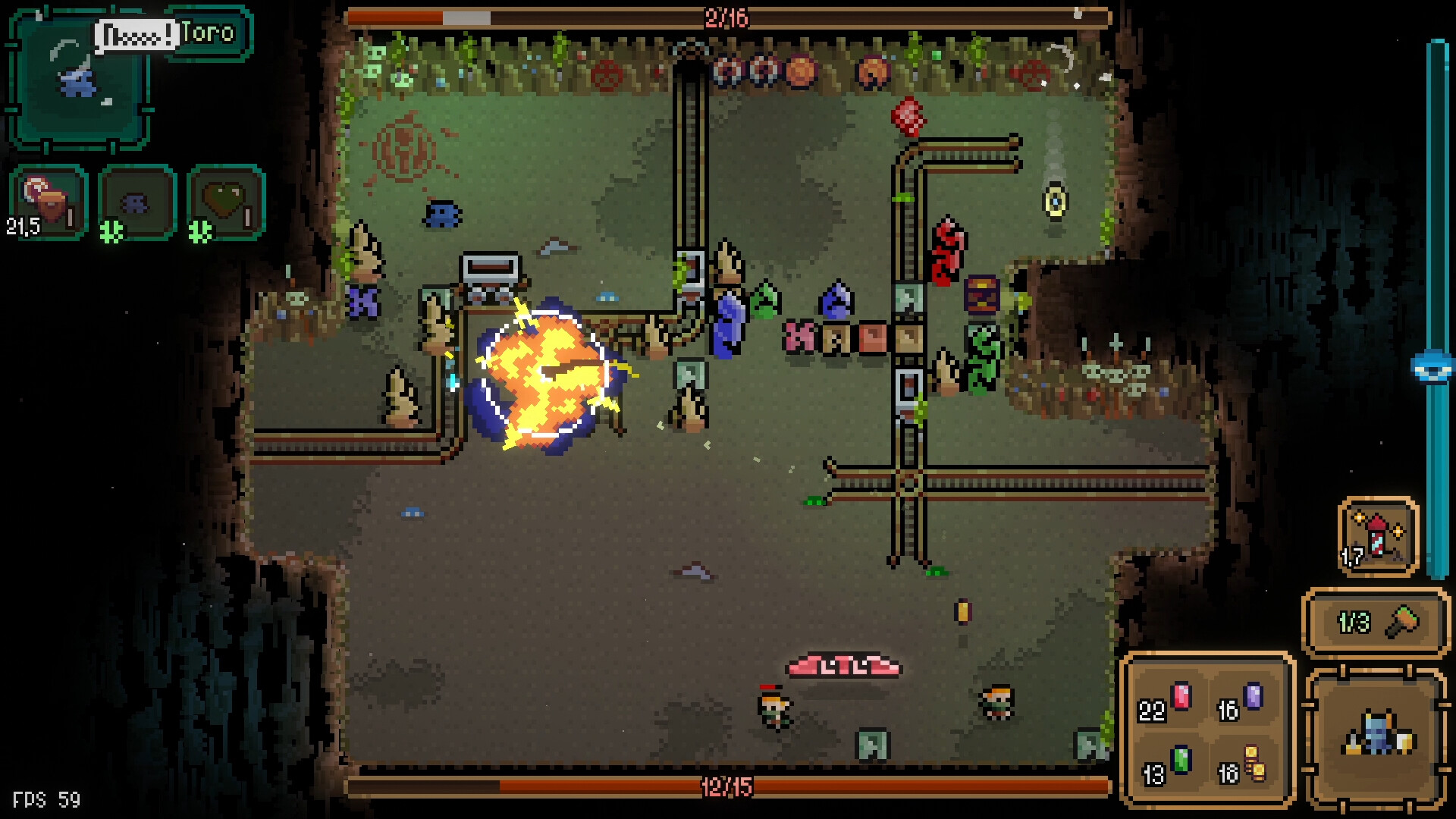The height and width of the screenshot is (819, 1456).
Task: Select the firework rocket consumable icon
Action: 1378,535
